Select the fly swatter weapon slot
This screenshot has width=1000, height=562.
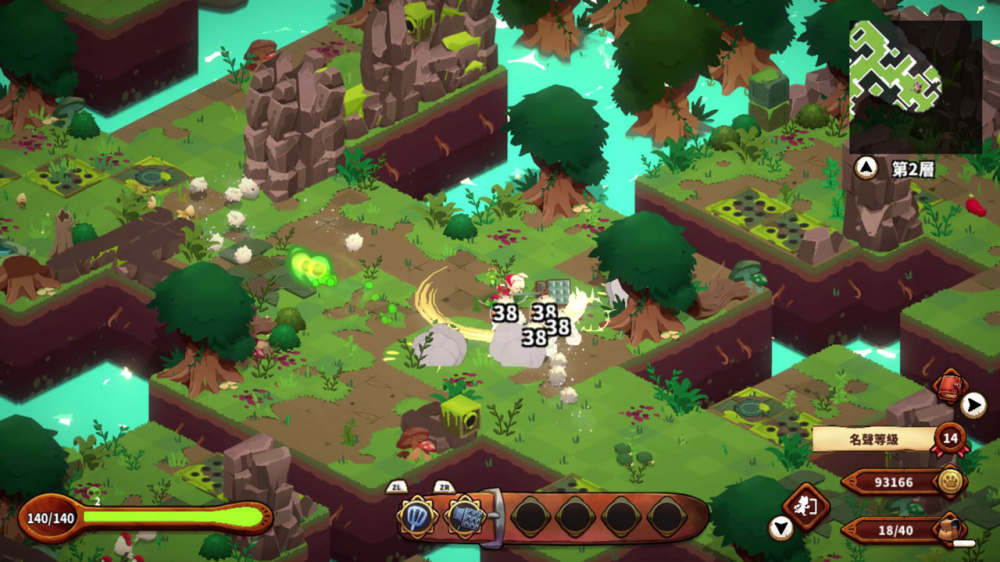[417, 517]
